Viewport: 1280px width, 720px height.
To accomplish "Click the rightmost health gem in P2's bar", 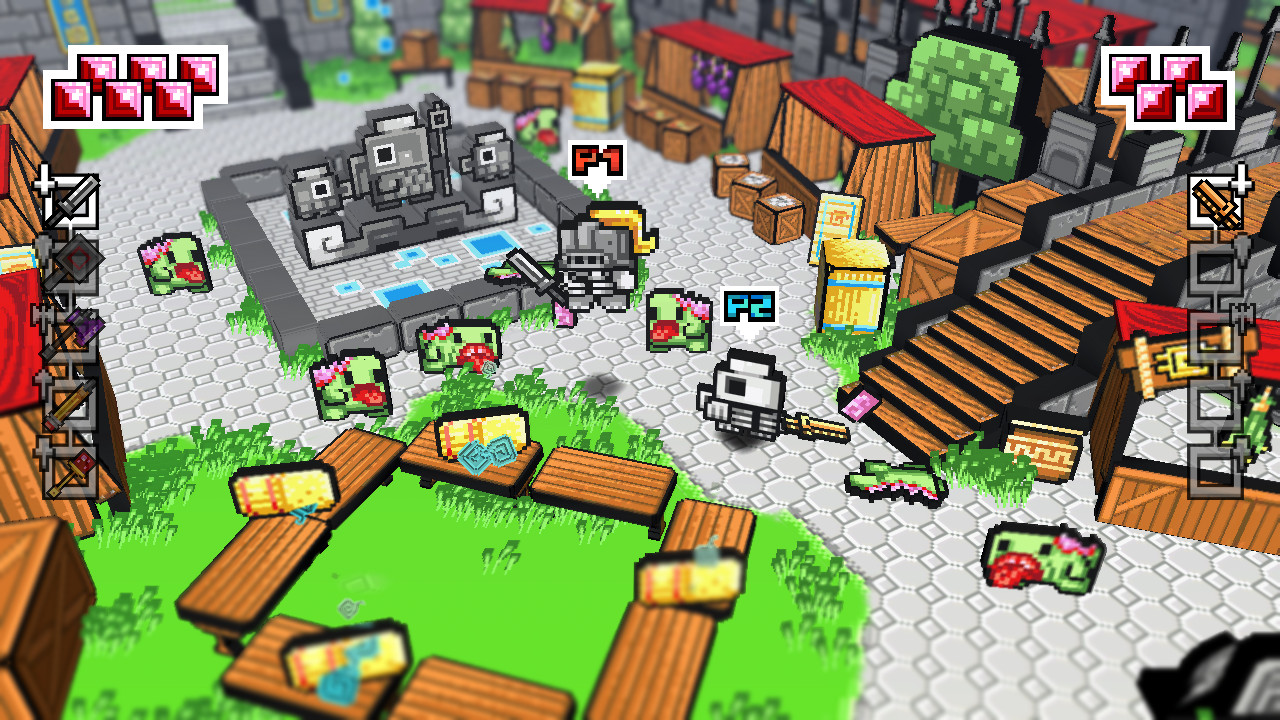I will tap(1206, 101).
